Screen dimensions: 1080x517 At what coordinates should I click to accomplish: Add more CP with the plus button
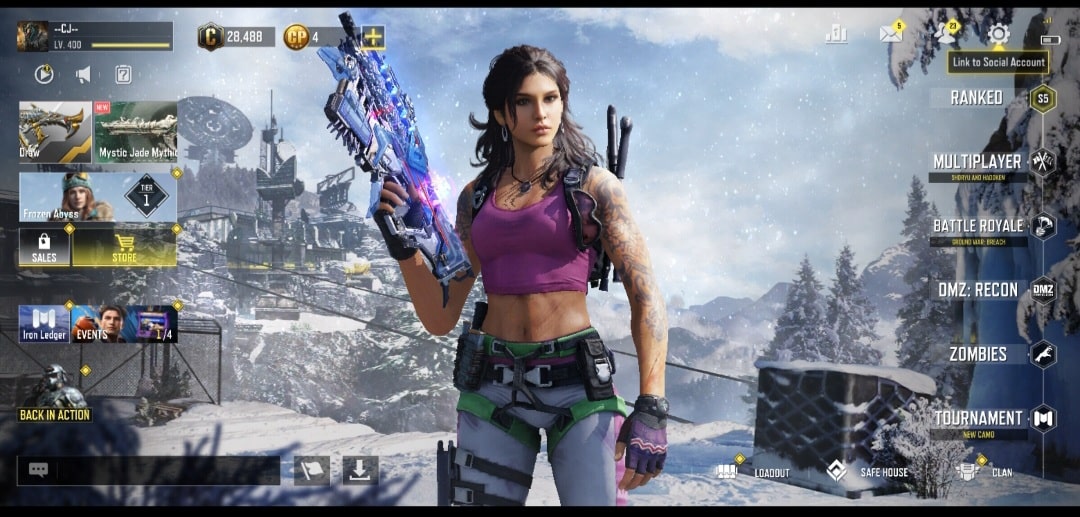pyautogui.click(x=372, y=37)
